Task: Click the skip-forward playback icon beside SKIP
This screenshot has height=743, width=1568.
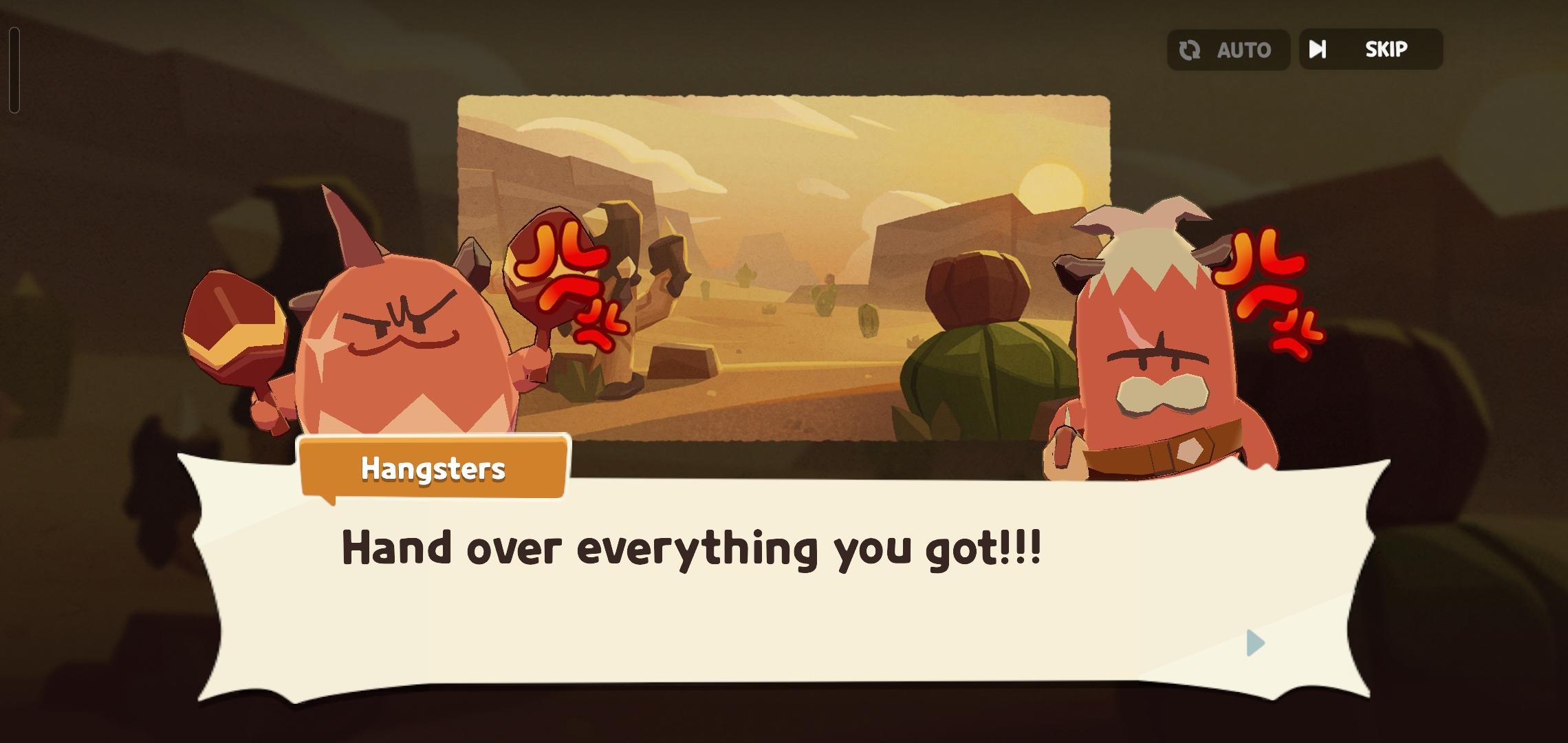Action: click(1318, 49)
